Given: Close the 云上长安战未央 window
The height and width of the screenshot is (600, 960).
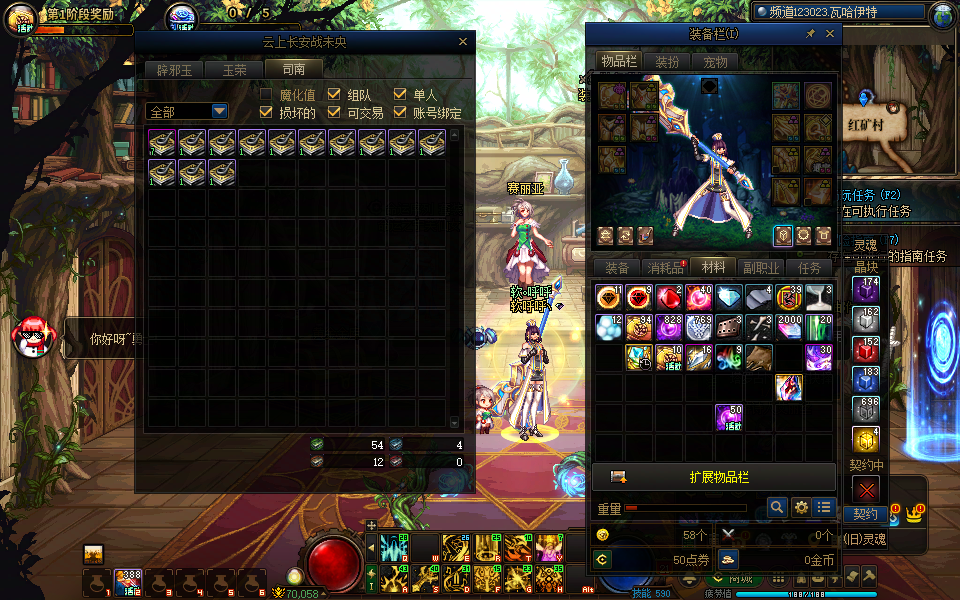Looking at the screenshot, I should (463, 42).
